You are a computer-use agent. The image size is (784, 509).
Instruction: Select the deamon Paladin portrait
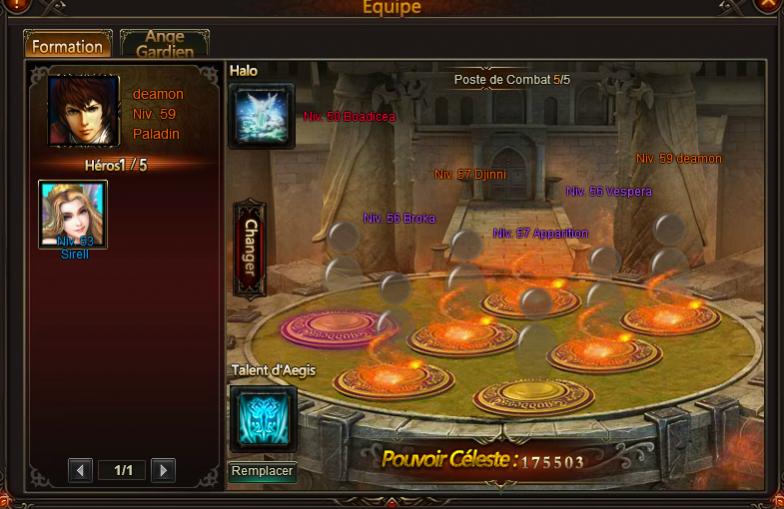coord(83,110)
